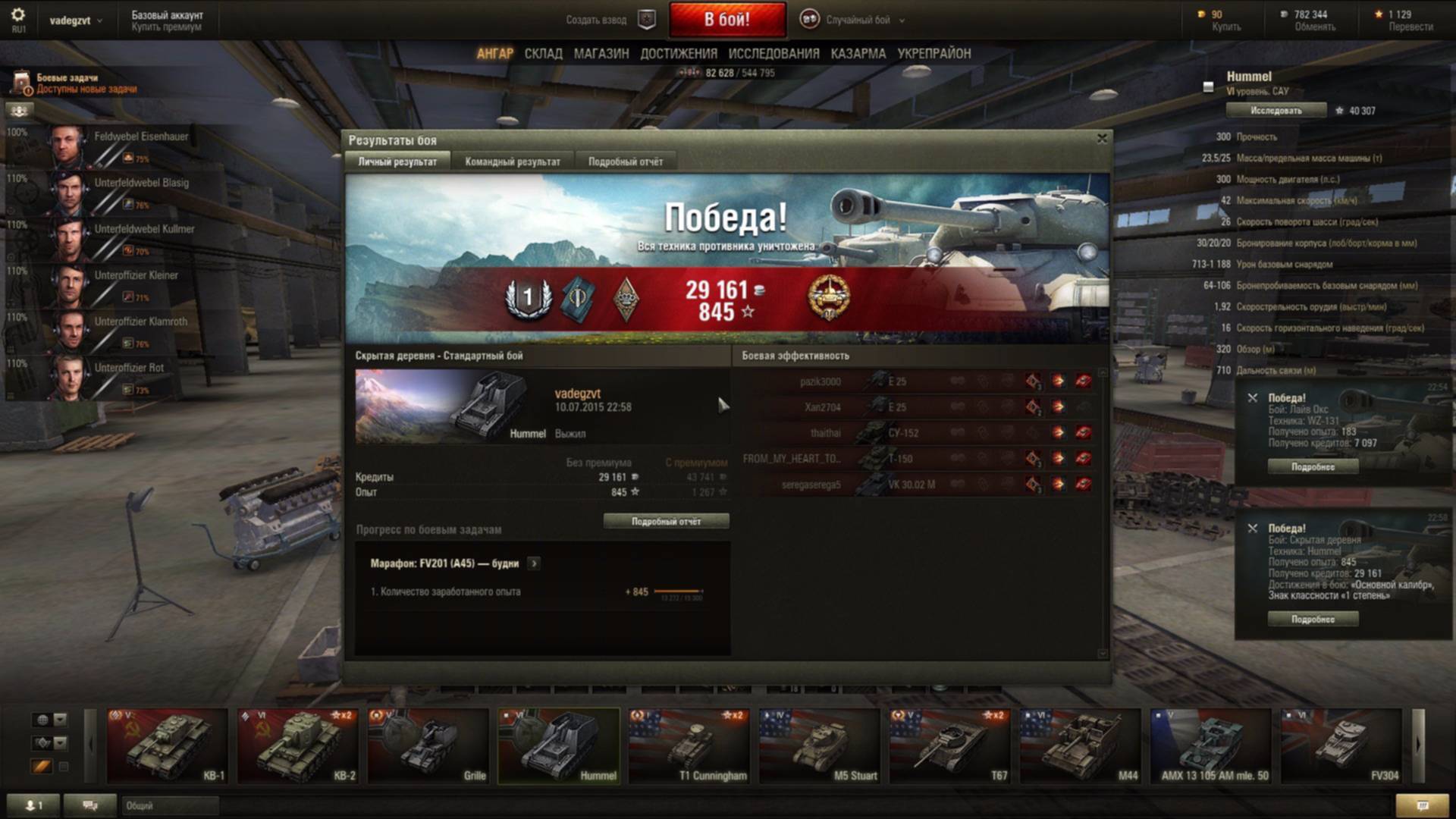
Task: Open game settings via the gear icon
Action: pos(18,15)
